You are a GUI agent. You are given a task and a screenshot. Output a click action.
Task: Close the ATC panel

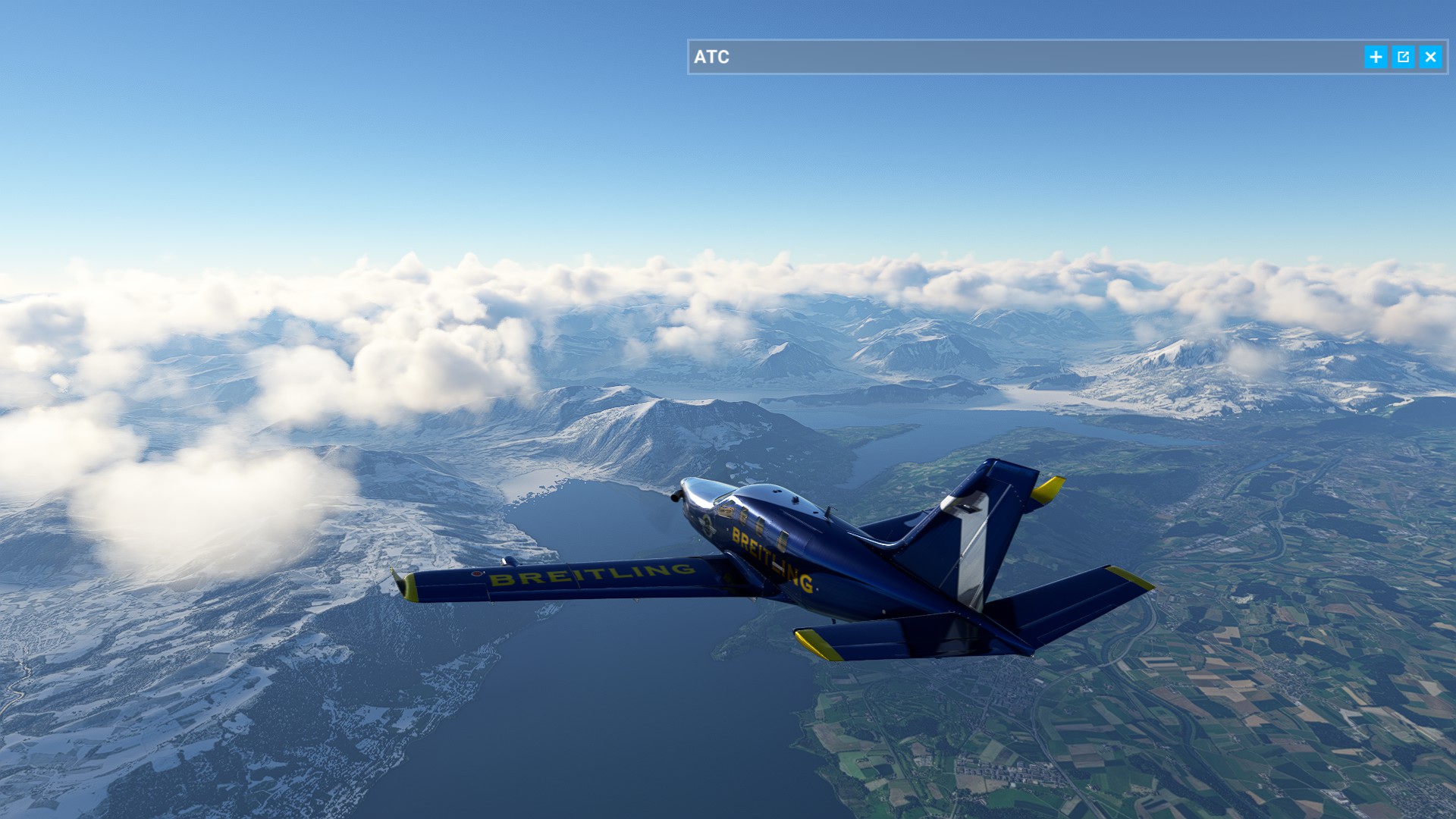[x=1430, y=57]
